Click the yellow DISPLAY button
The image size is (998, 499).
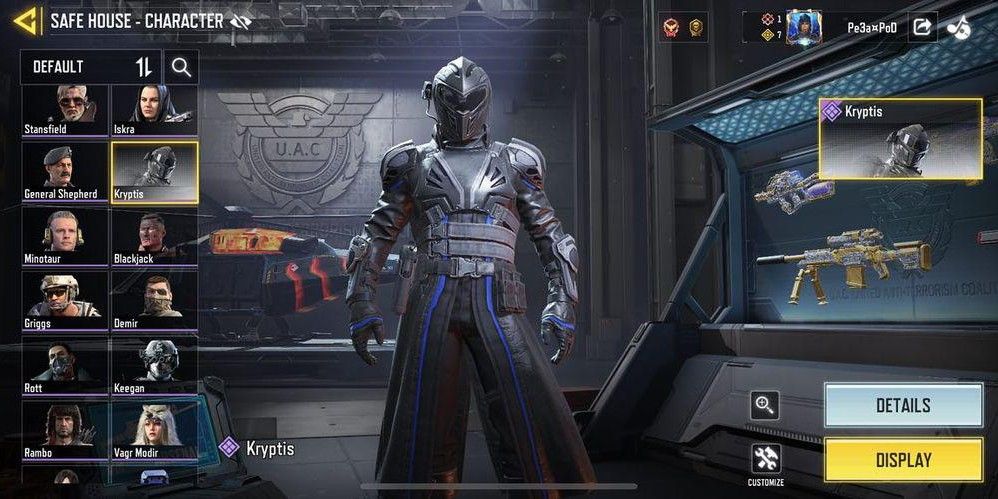click(x=903, y=460)
